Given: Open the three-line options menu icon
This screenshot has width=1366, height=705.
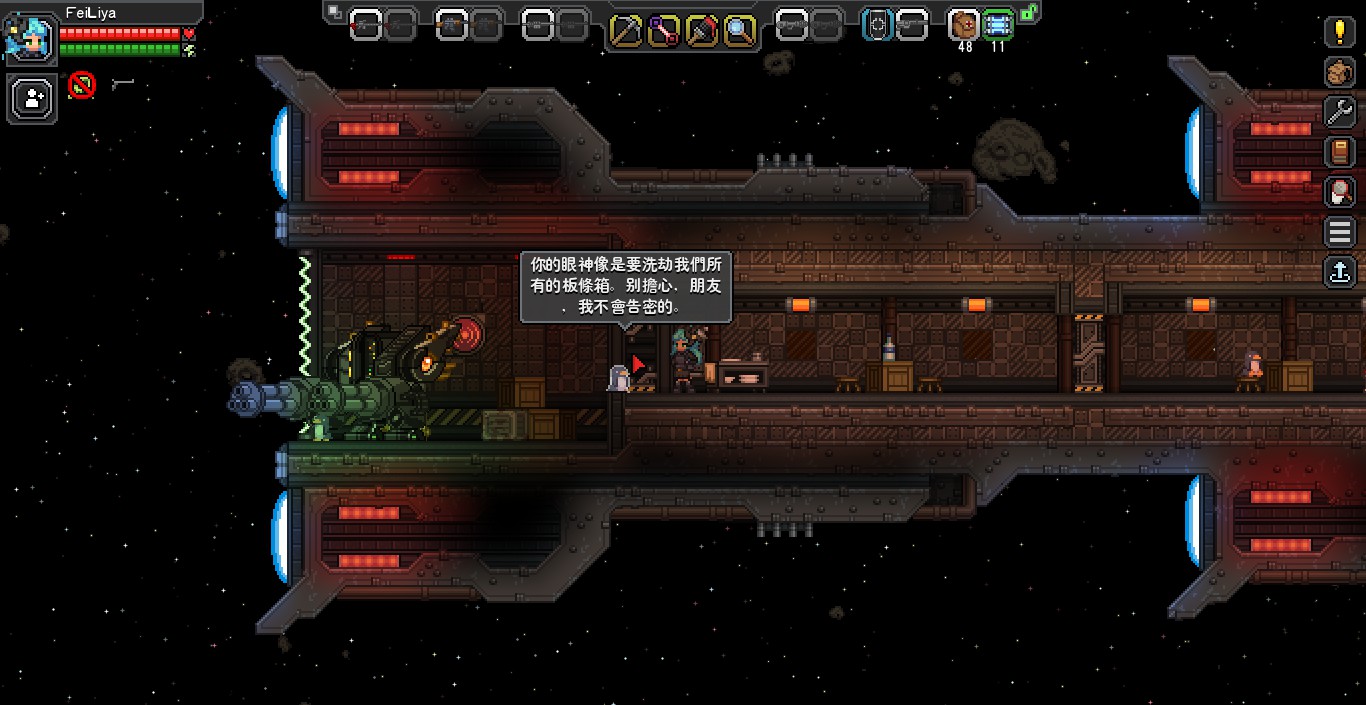Looking at the screenshot, I should click(1339, 232).
